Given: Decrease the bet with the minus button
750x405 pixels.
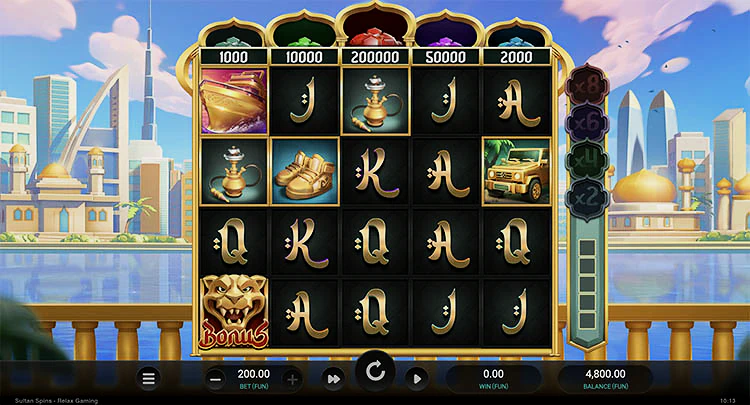Looking at the screenshot, I should (217, 378).
